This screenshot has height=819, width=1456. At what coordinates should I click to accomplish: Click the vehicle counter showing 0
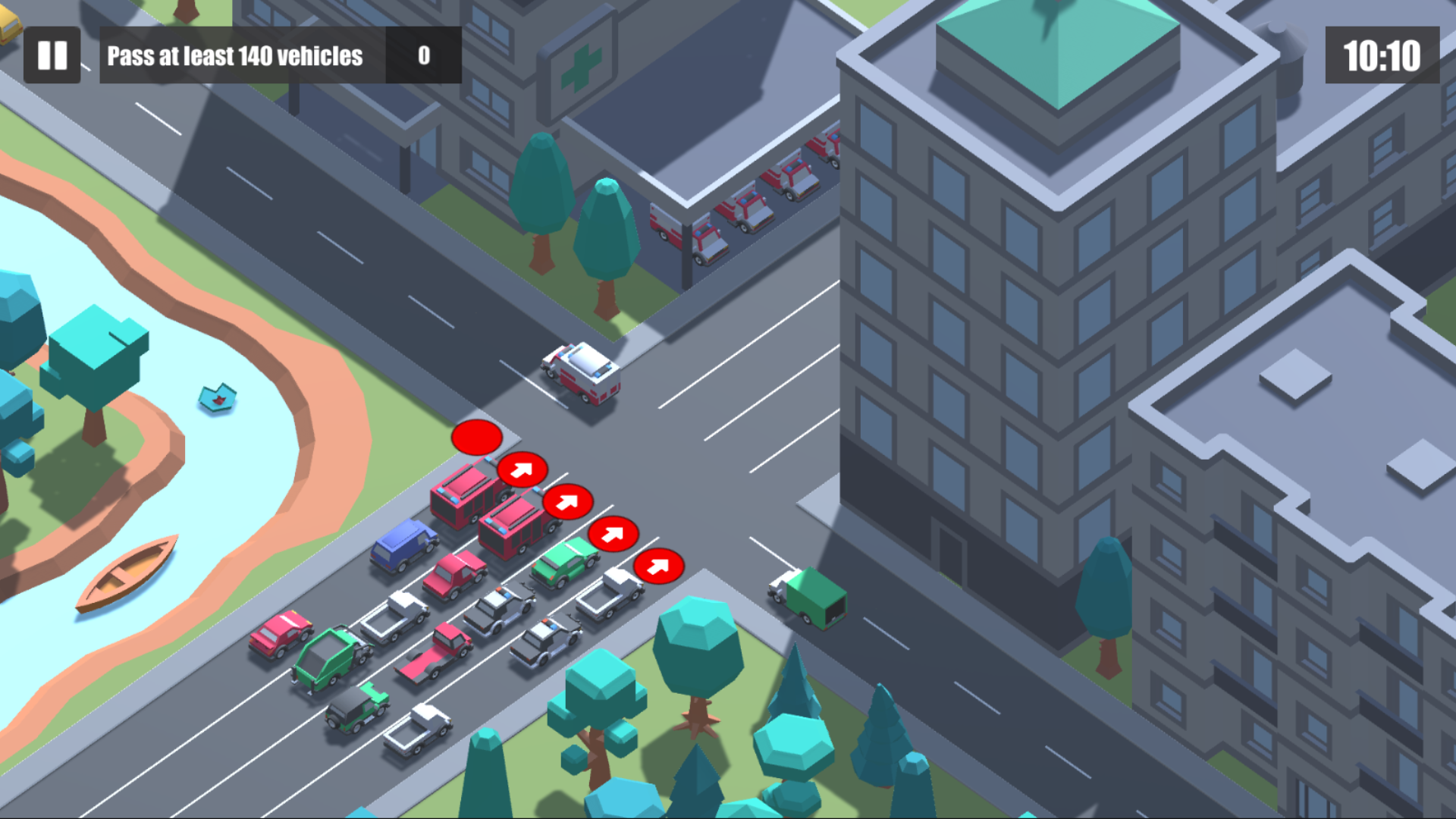click(x=423, y=55)
